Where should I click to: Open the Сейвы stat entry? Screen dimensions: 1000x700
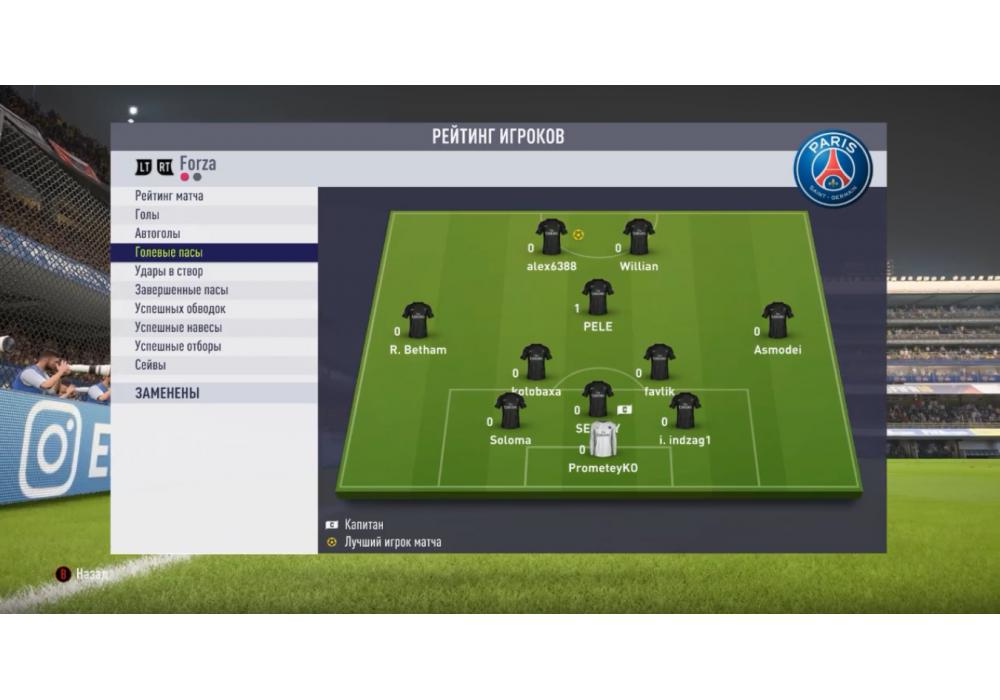[214, 365]
